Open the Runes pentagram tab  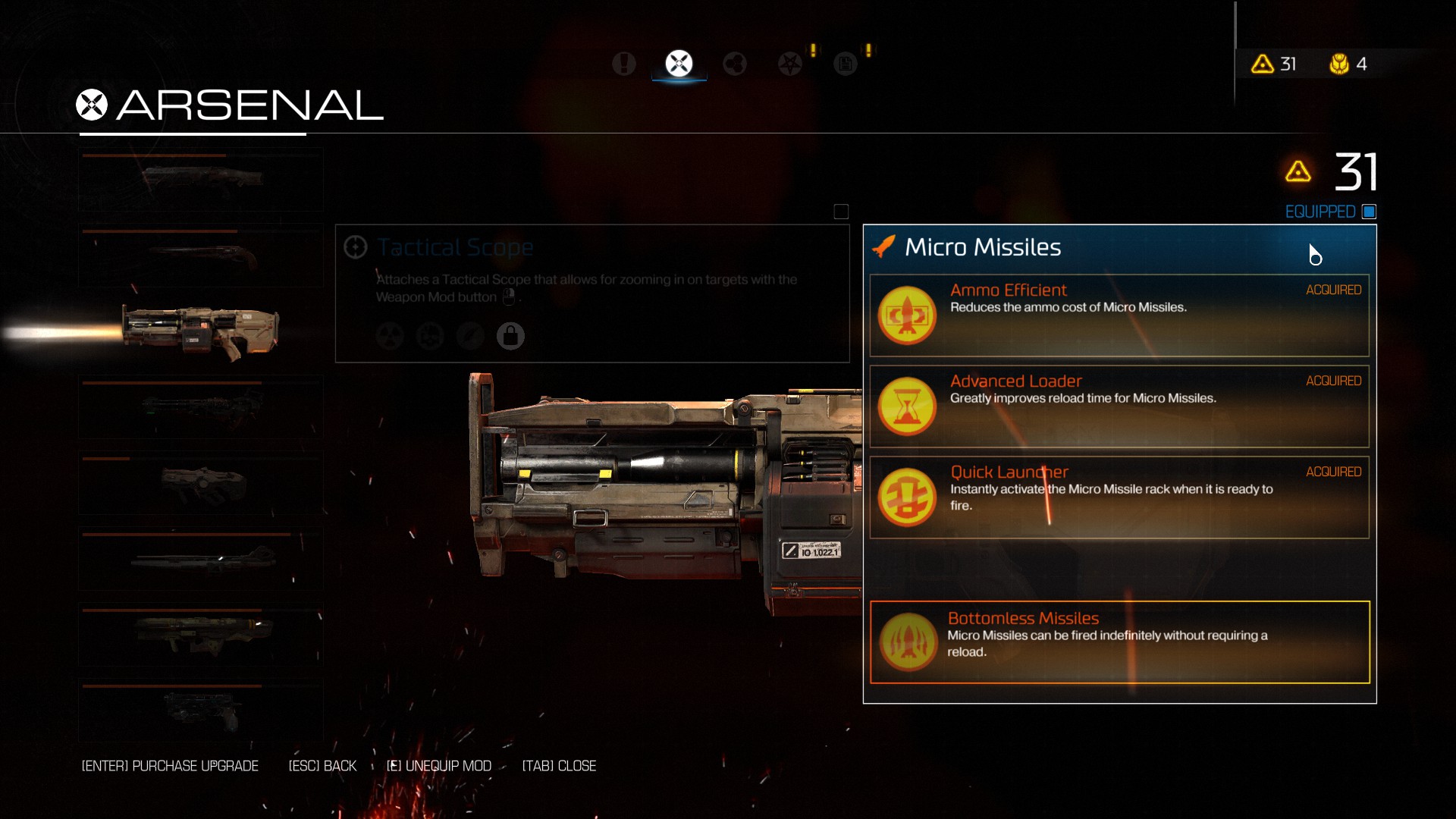(789, 64)
